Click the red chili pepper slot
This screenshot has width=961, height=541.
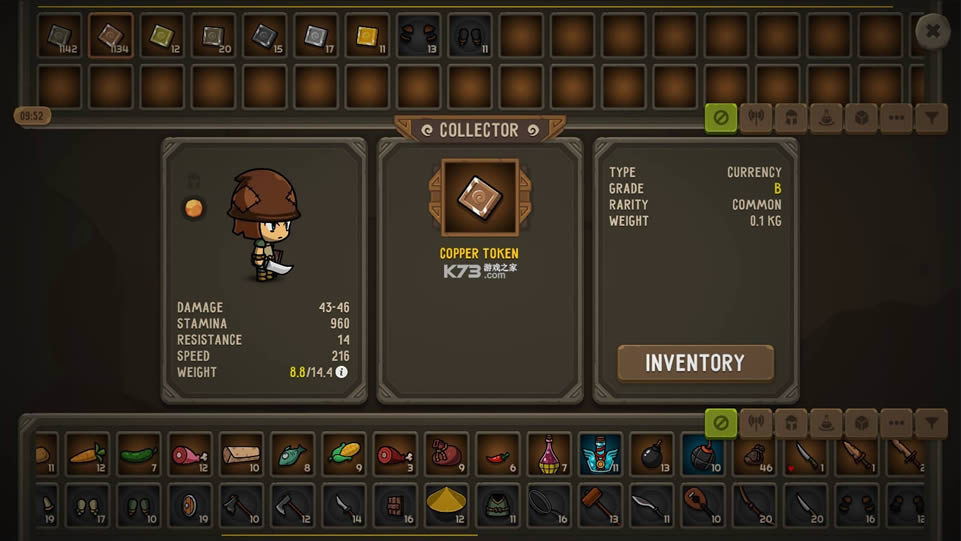(498, 454)
